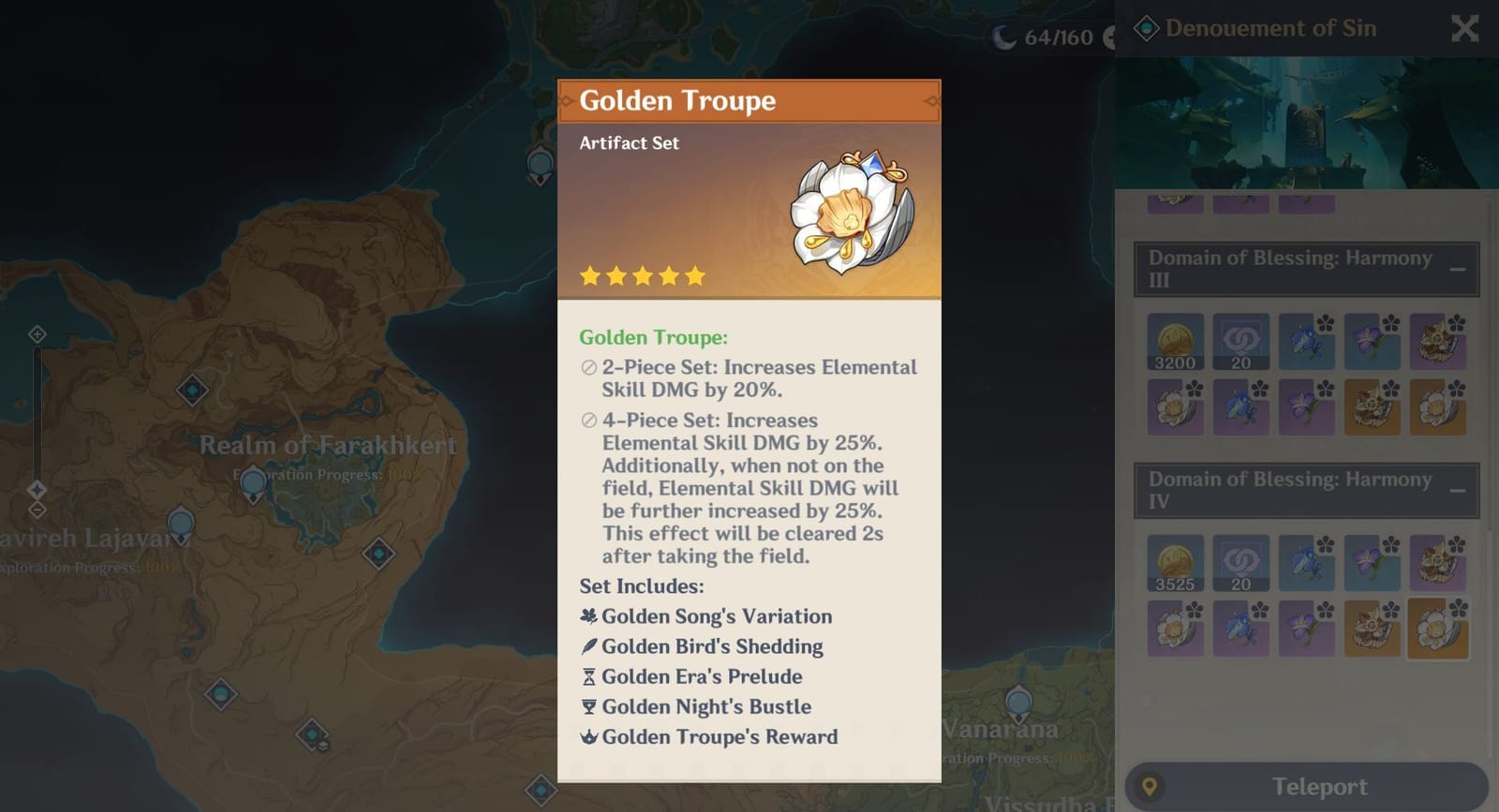This screenshot has width=1499, height=812.
Task: Select the purple flower reward in Harmony IV
Action: coord(1372,562)
